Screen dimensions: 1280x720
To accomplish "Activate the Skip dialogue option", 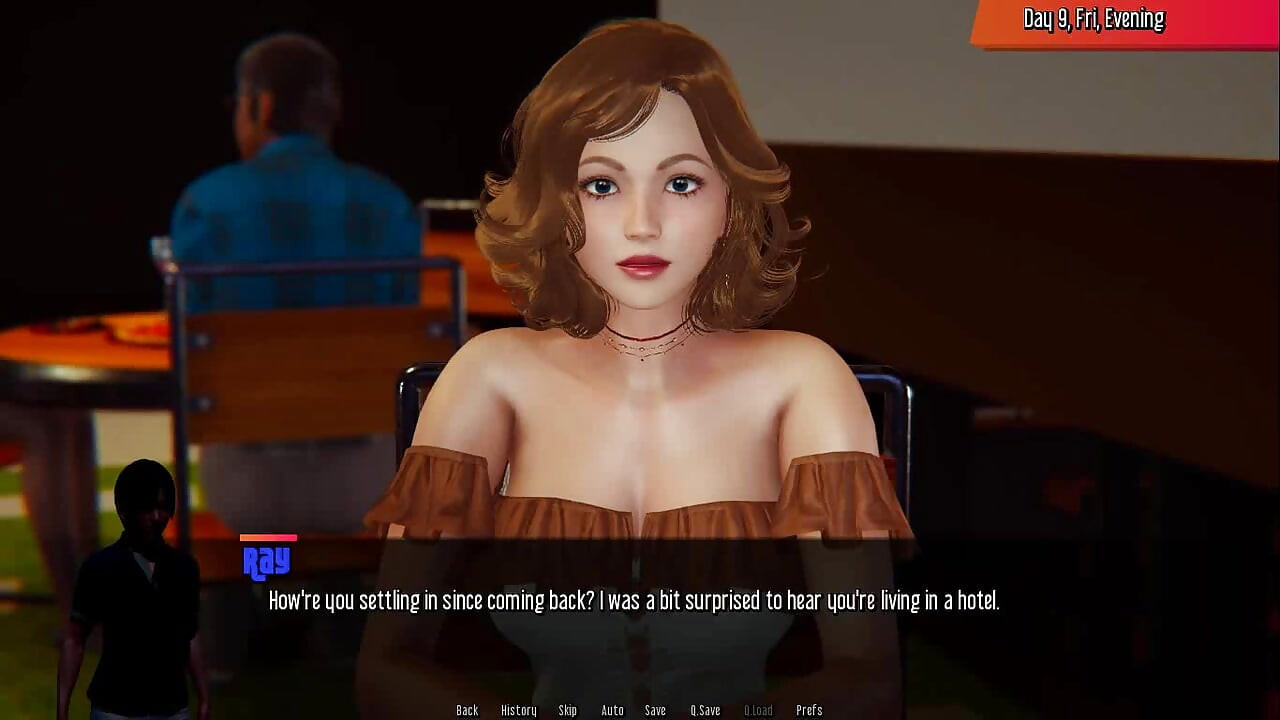I will click(568, 710).
